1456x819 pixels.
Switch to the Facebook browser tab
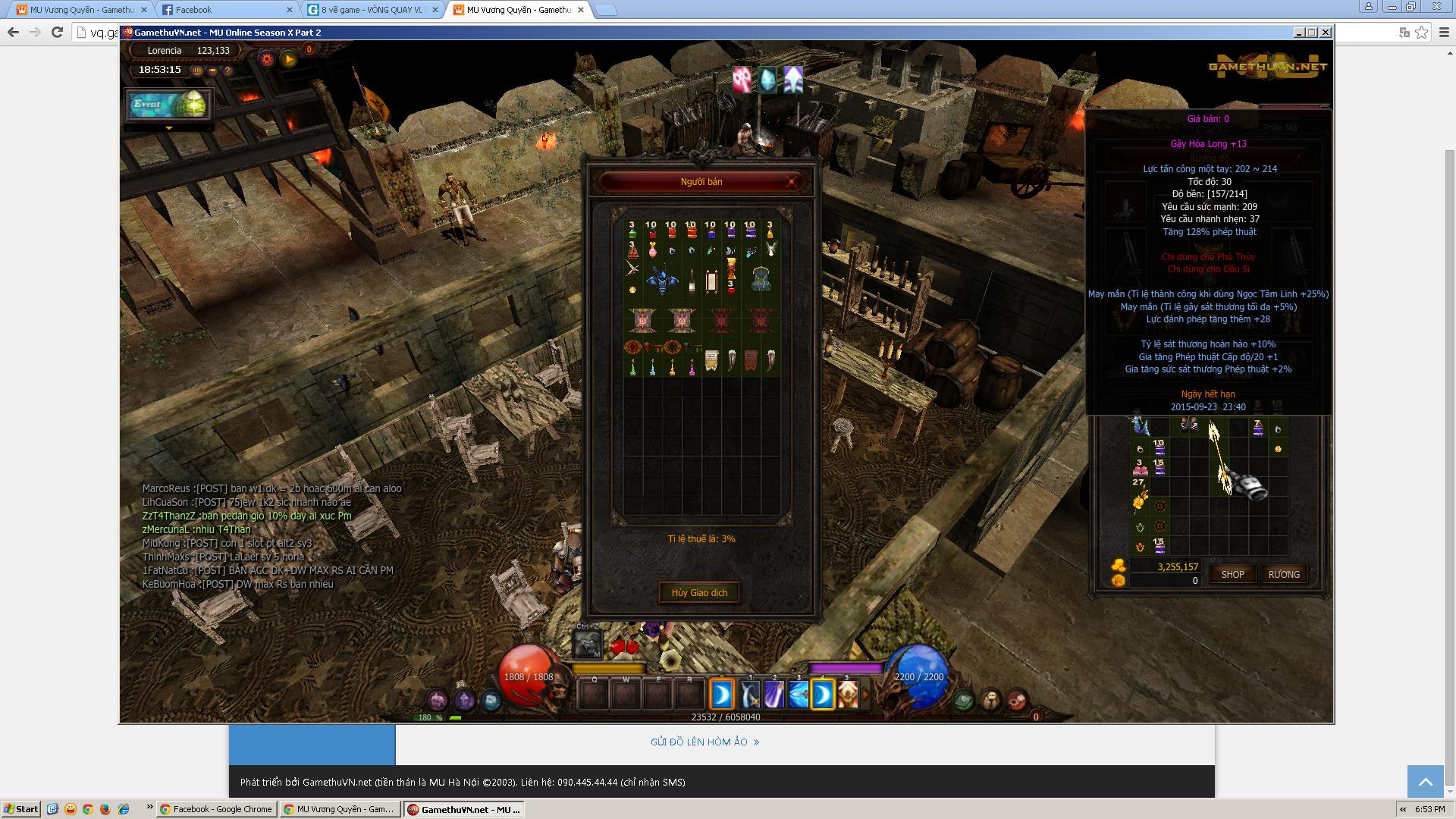coord(224,10)
